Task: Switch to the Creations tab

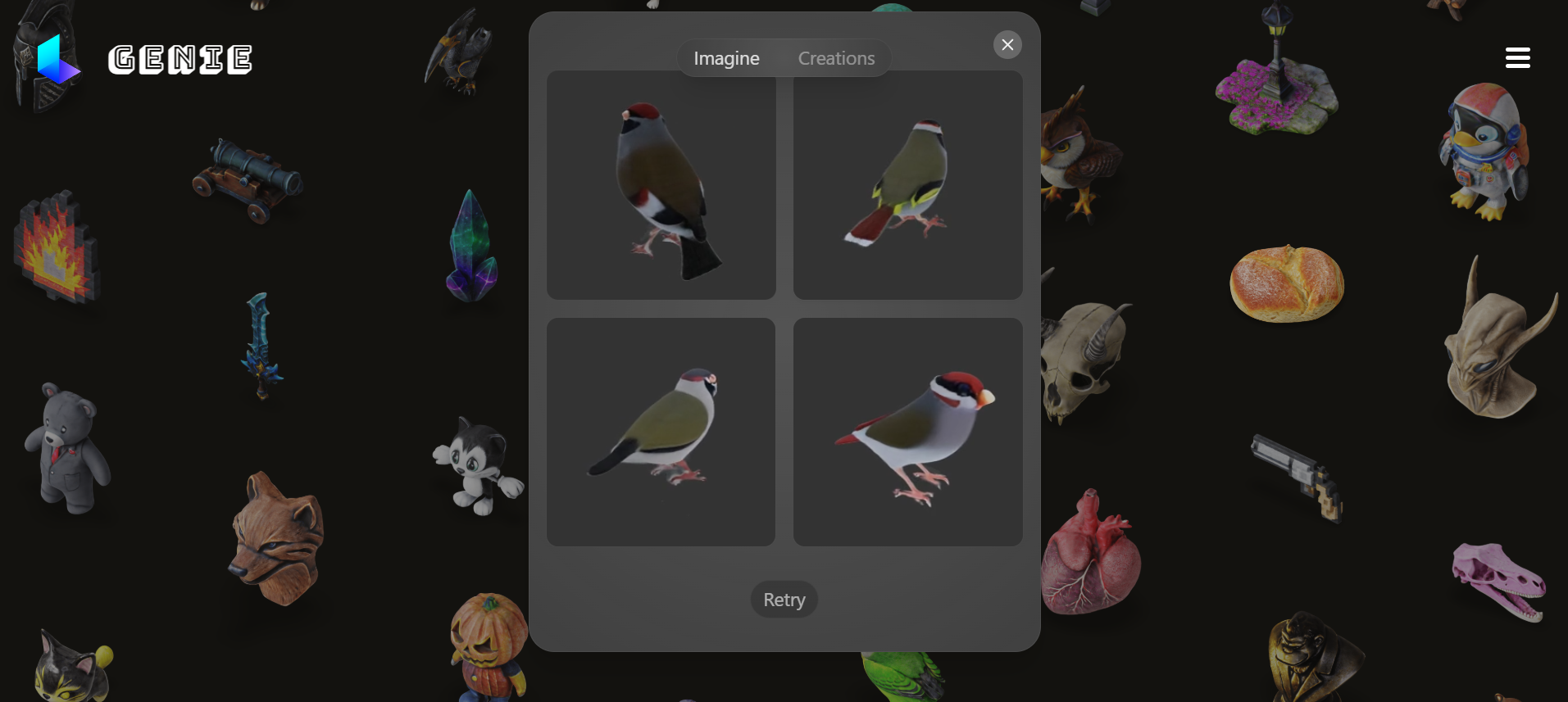Action: coord(836,57)
